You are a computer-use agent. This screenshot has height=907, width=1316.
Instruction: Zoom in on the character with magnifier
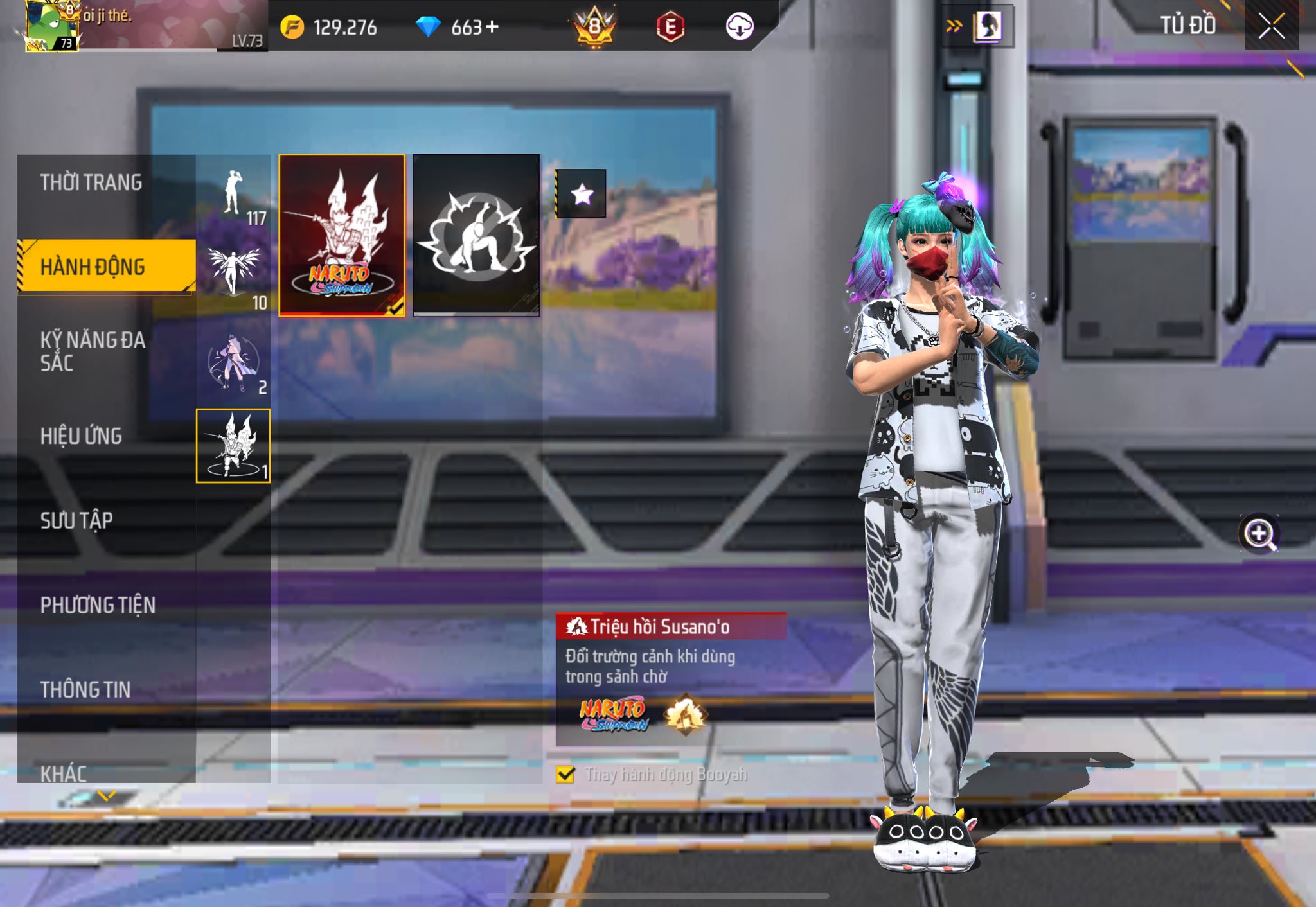(x=1259, y=534)
